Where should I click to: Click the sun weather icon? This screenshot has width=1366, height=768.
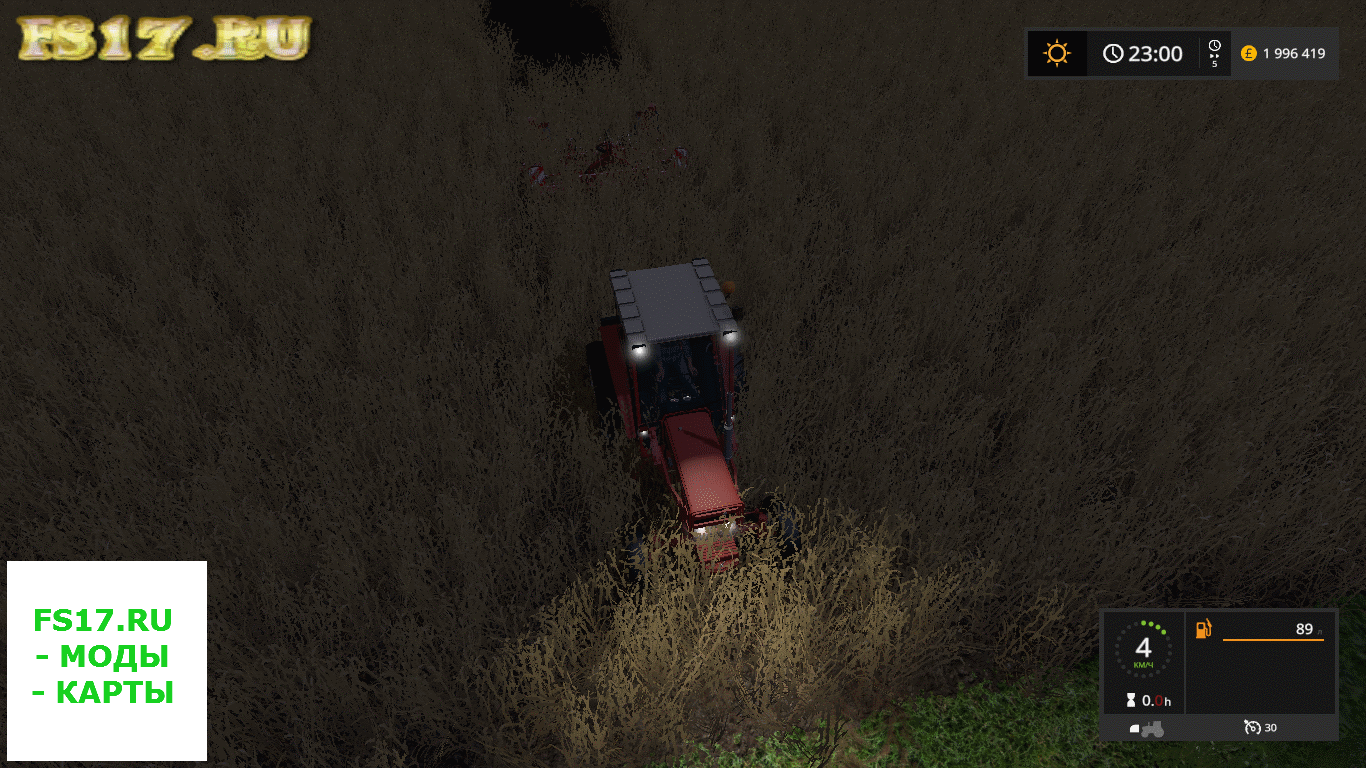pos(1057,53)
